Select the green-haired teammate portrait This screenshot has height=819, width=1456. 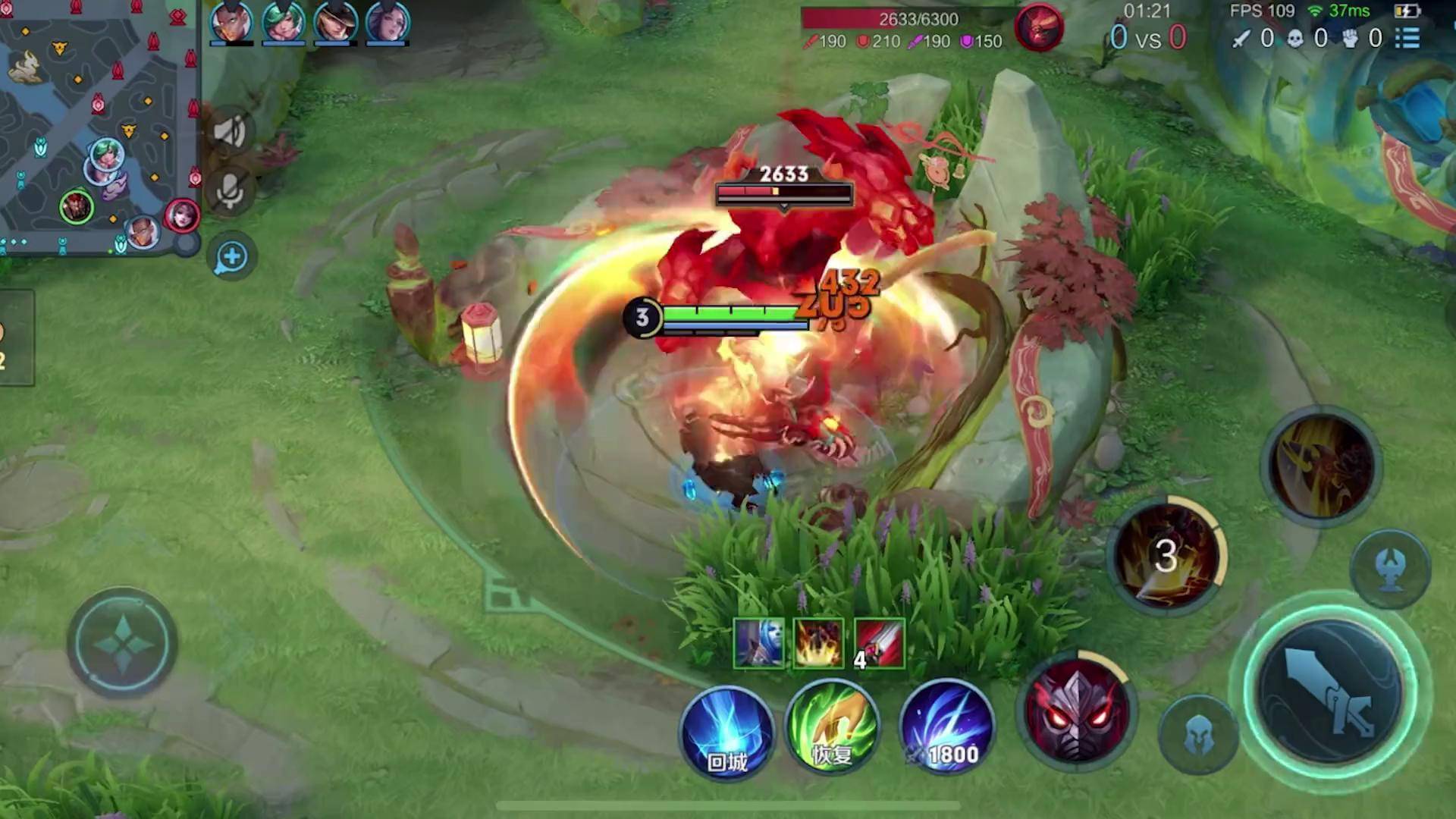283,21
